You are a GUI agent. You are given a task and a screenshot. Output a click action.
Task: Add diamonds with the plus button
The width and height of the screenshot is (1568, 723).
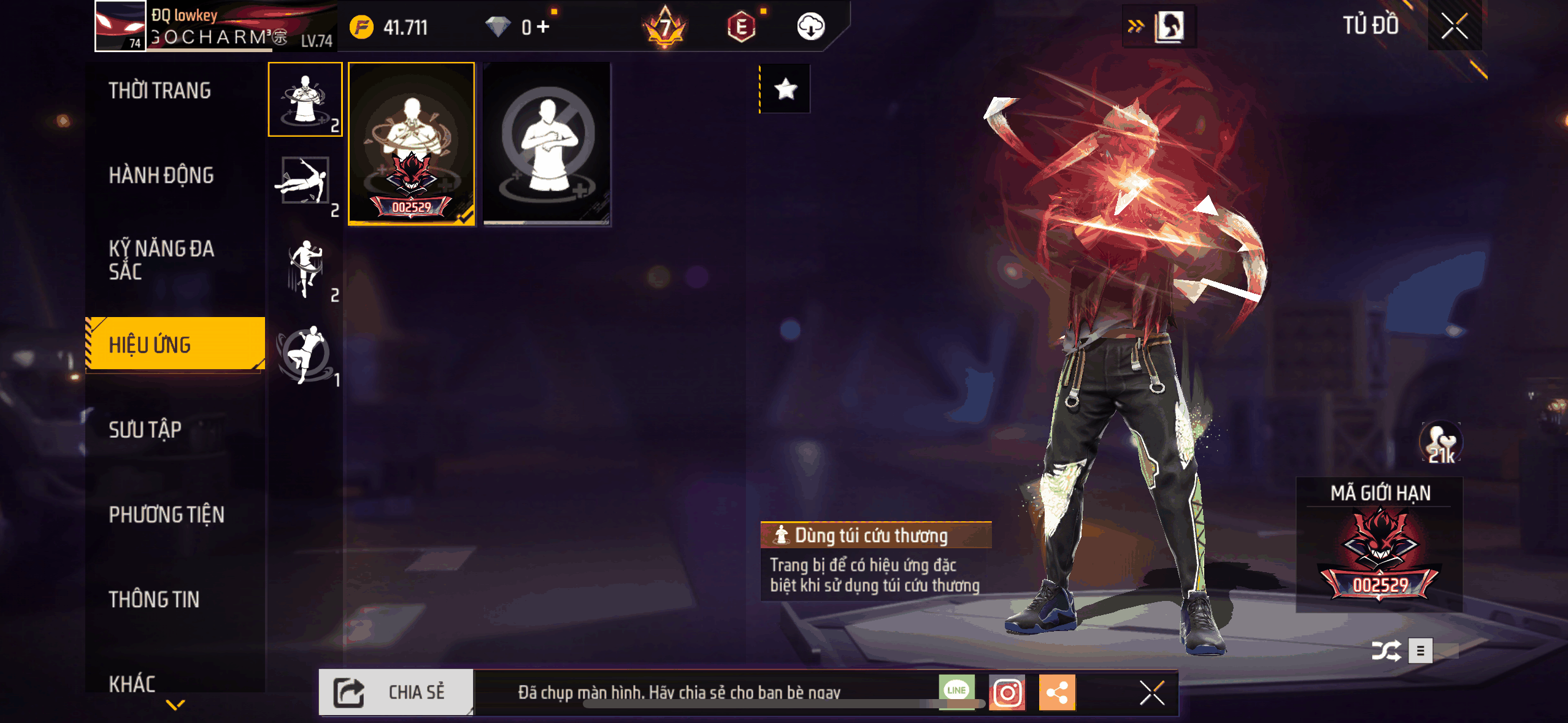point(543,27)
